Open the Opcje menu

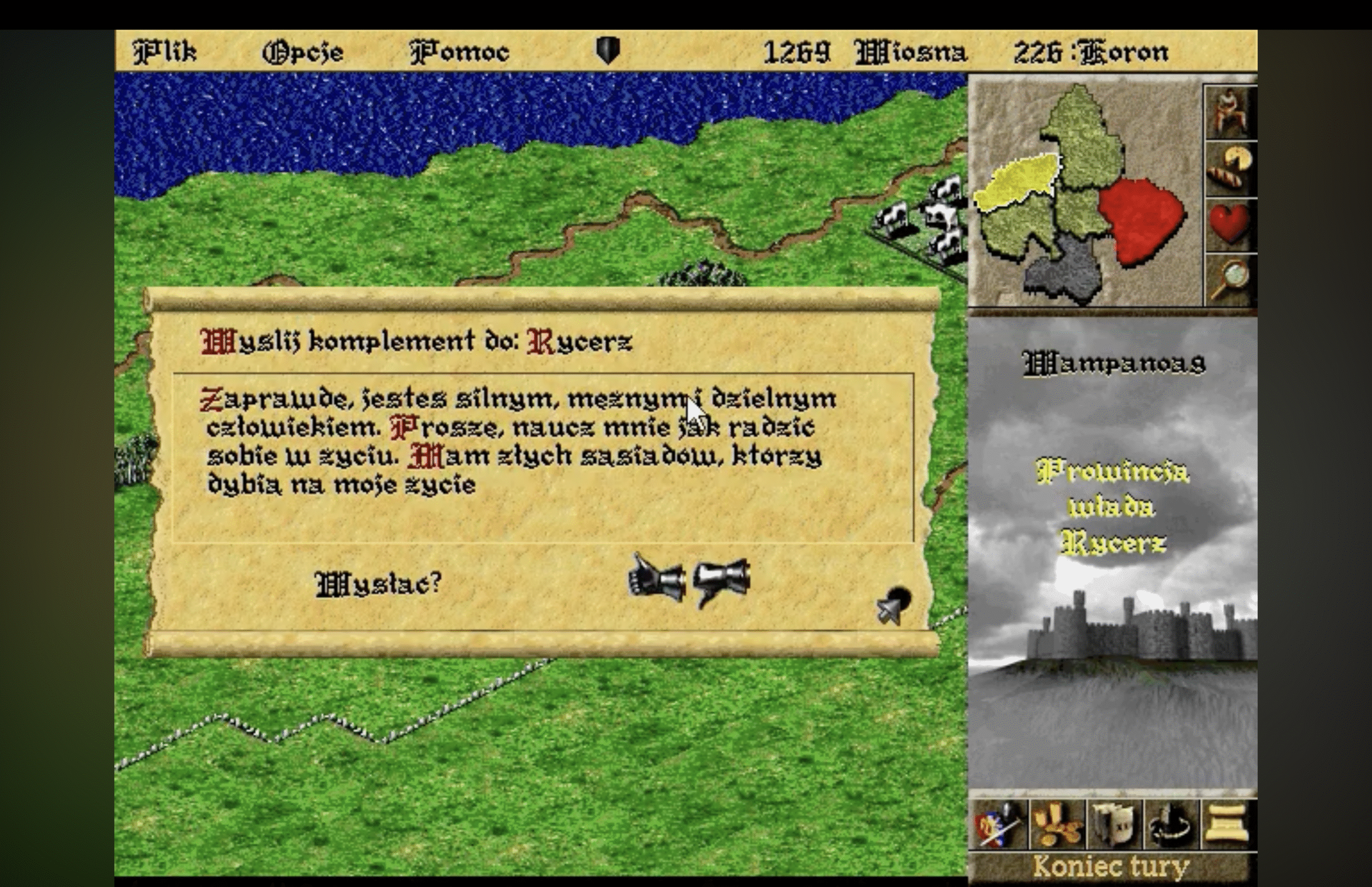point(303,53)
